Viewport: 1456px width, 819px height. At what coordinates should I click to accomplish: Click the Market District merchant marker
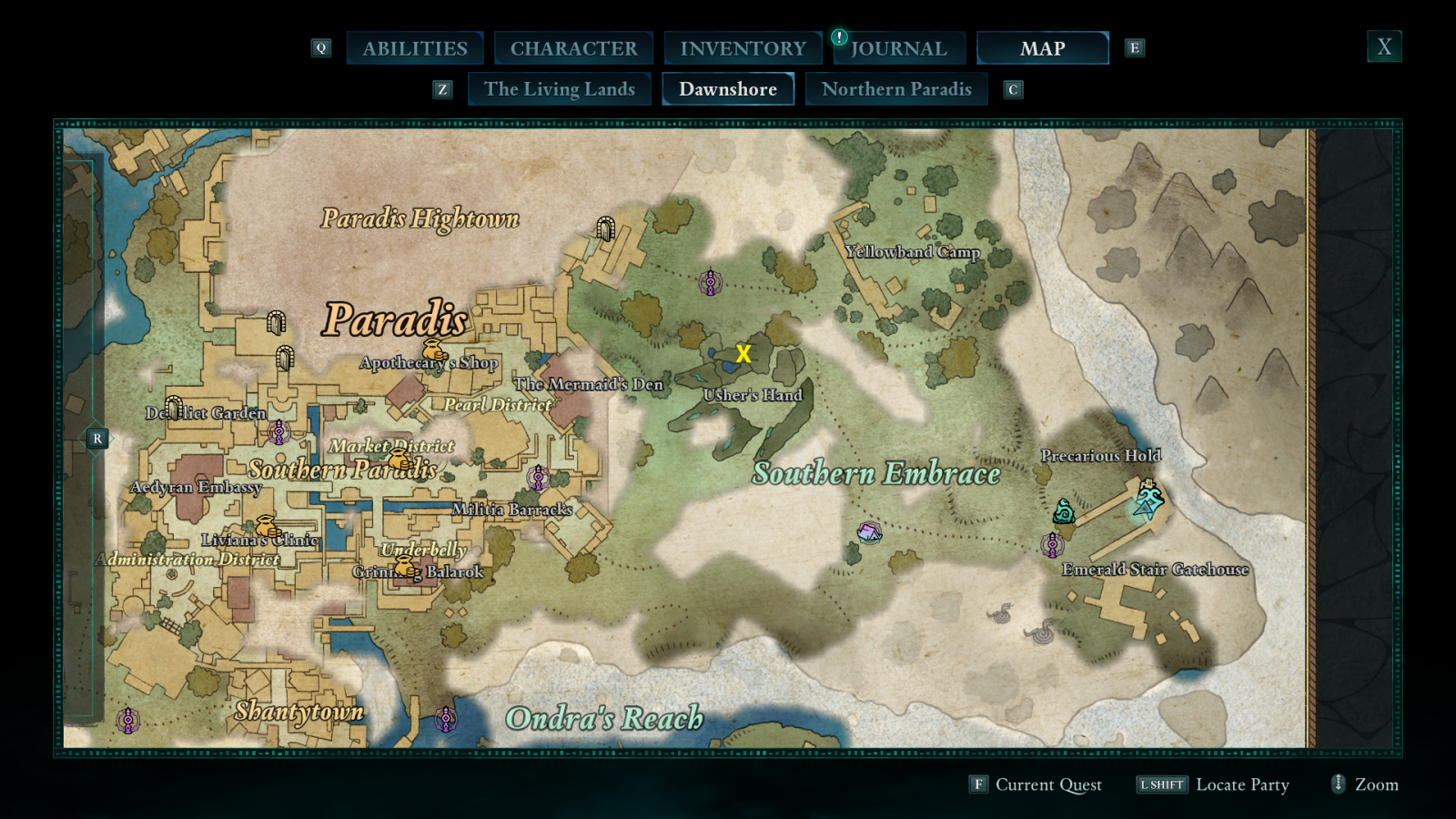(400, 459)
